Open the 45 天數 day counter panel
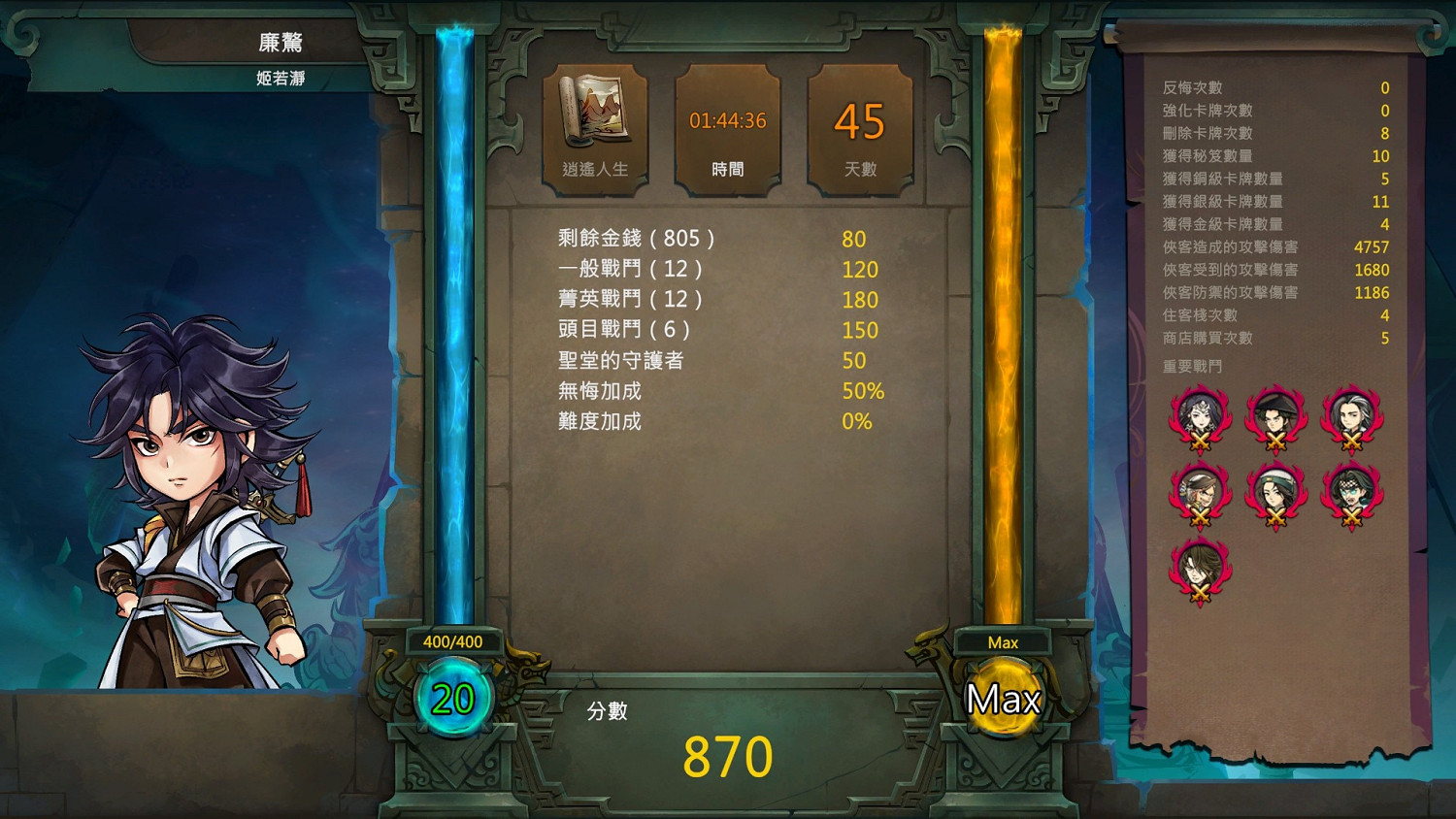The image size is (1456, 819). point(858,121)
